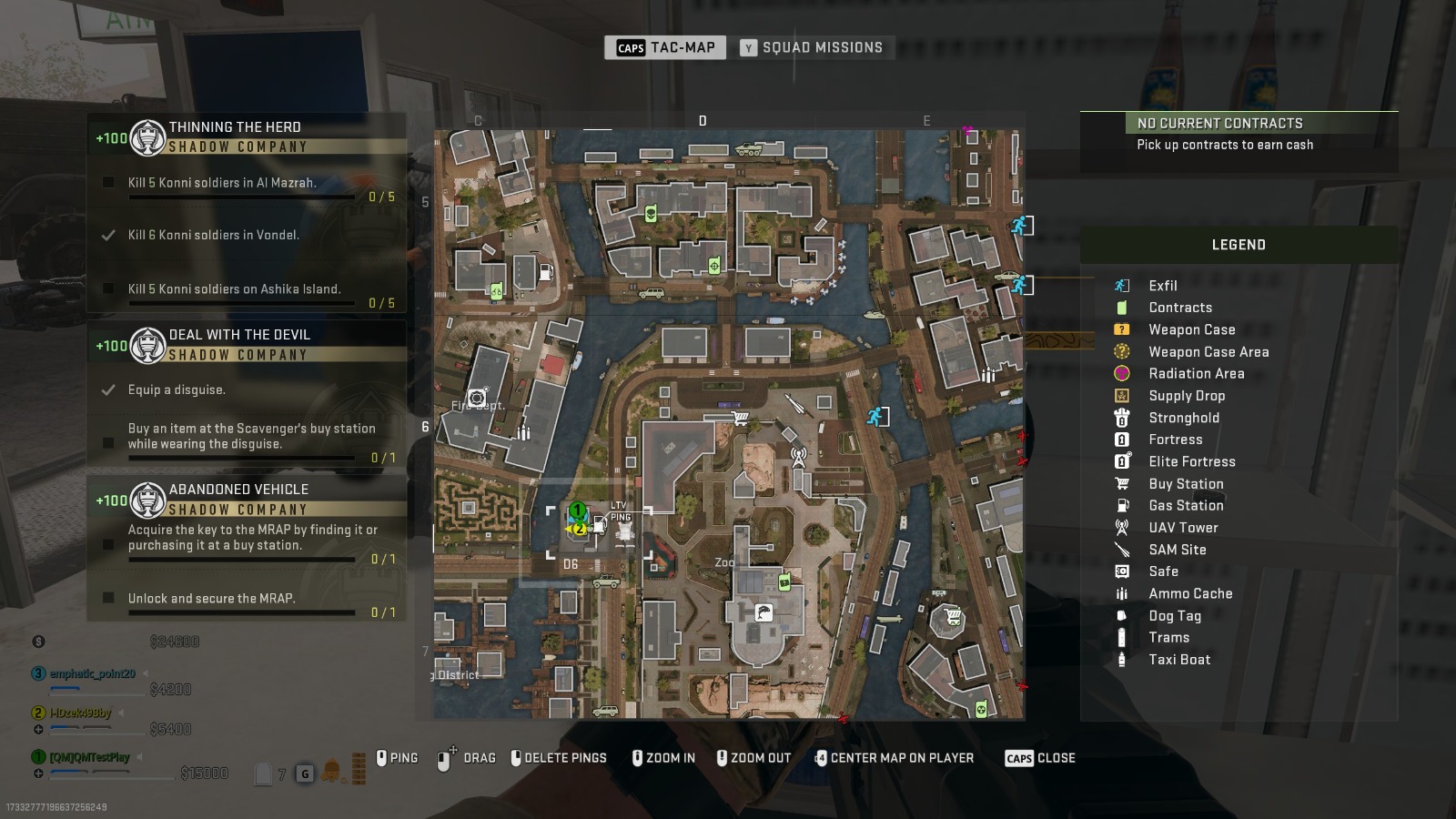Select Stronghold in the legend
Viewport: 1456px width, 819px height.
coord(1183,418)
